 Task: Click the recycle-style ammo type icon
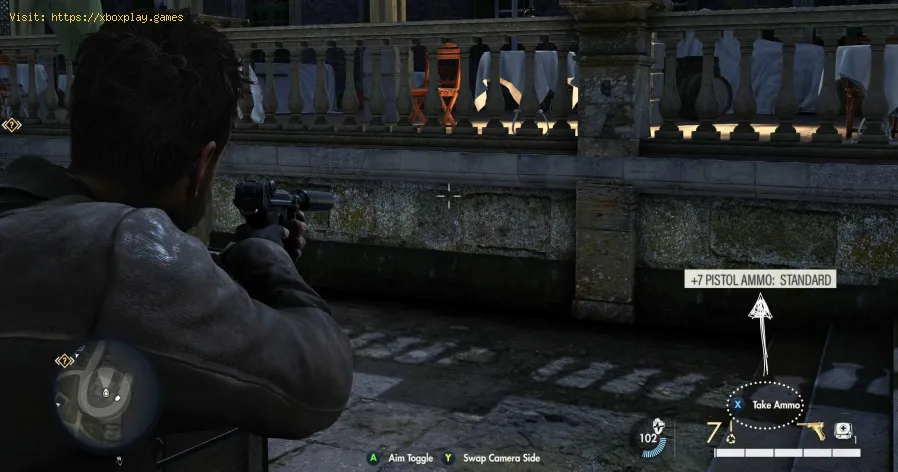click(730, 437)
